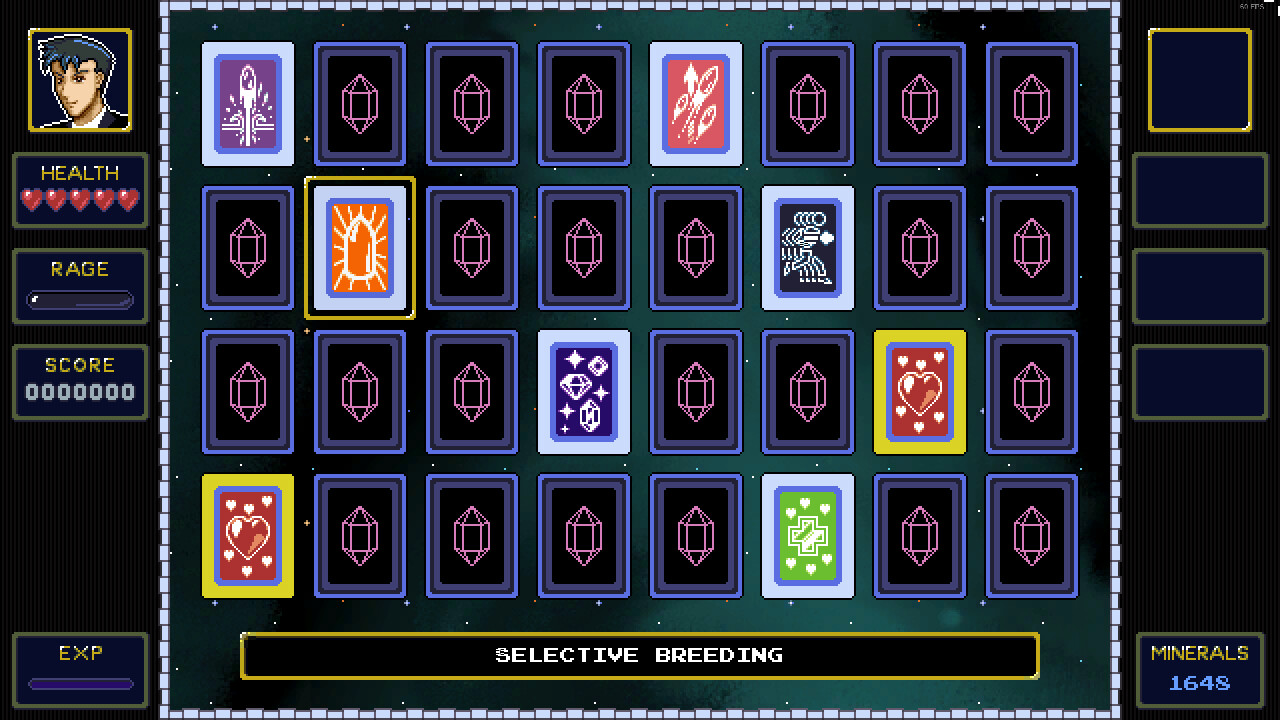Flip the crystal card right of the purple rocket
Viewport: 1280px width, 720px height.
coord(359,103)
